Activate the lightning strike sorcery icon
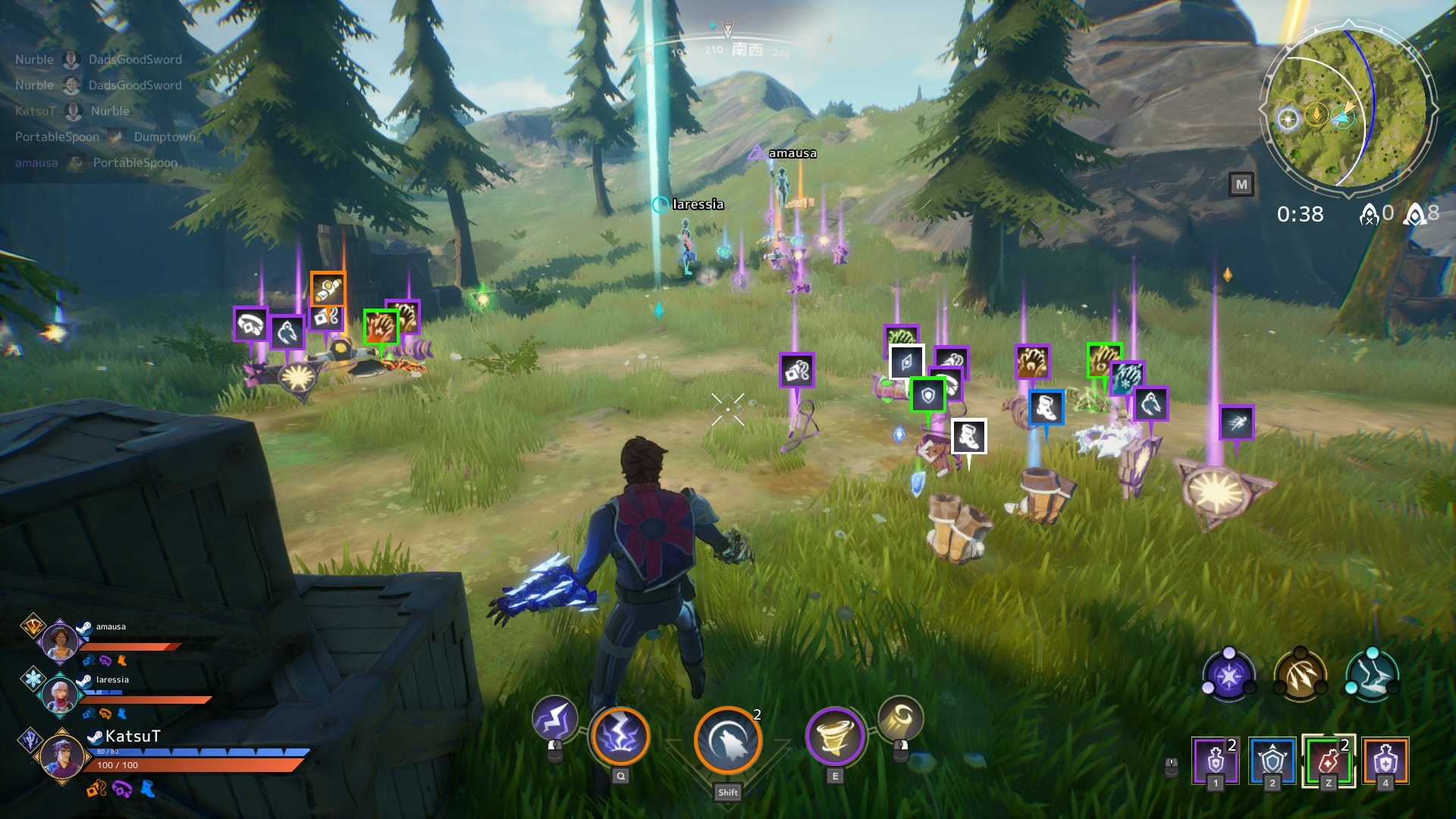This screenshot has width=1456, height=819. click(620, 736)
